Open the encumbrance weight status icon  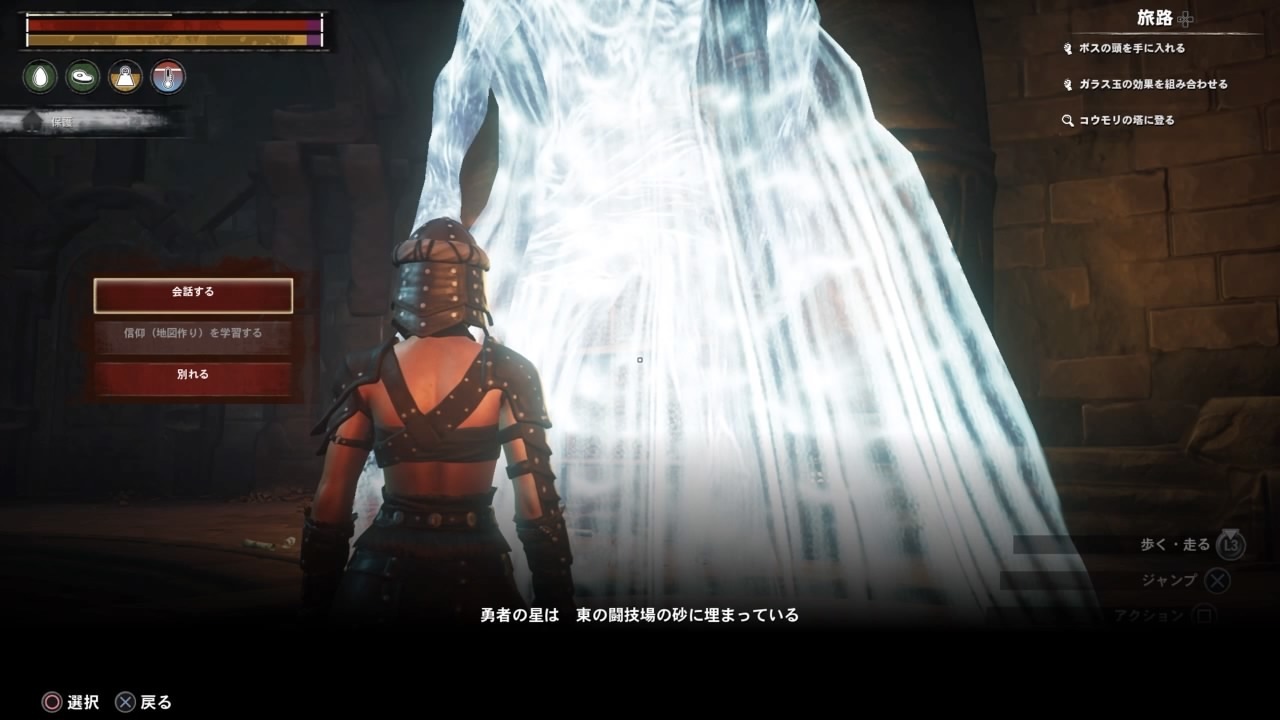pyautogui.click(x=124, y=76)
